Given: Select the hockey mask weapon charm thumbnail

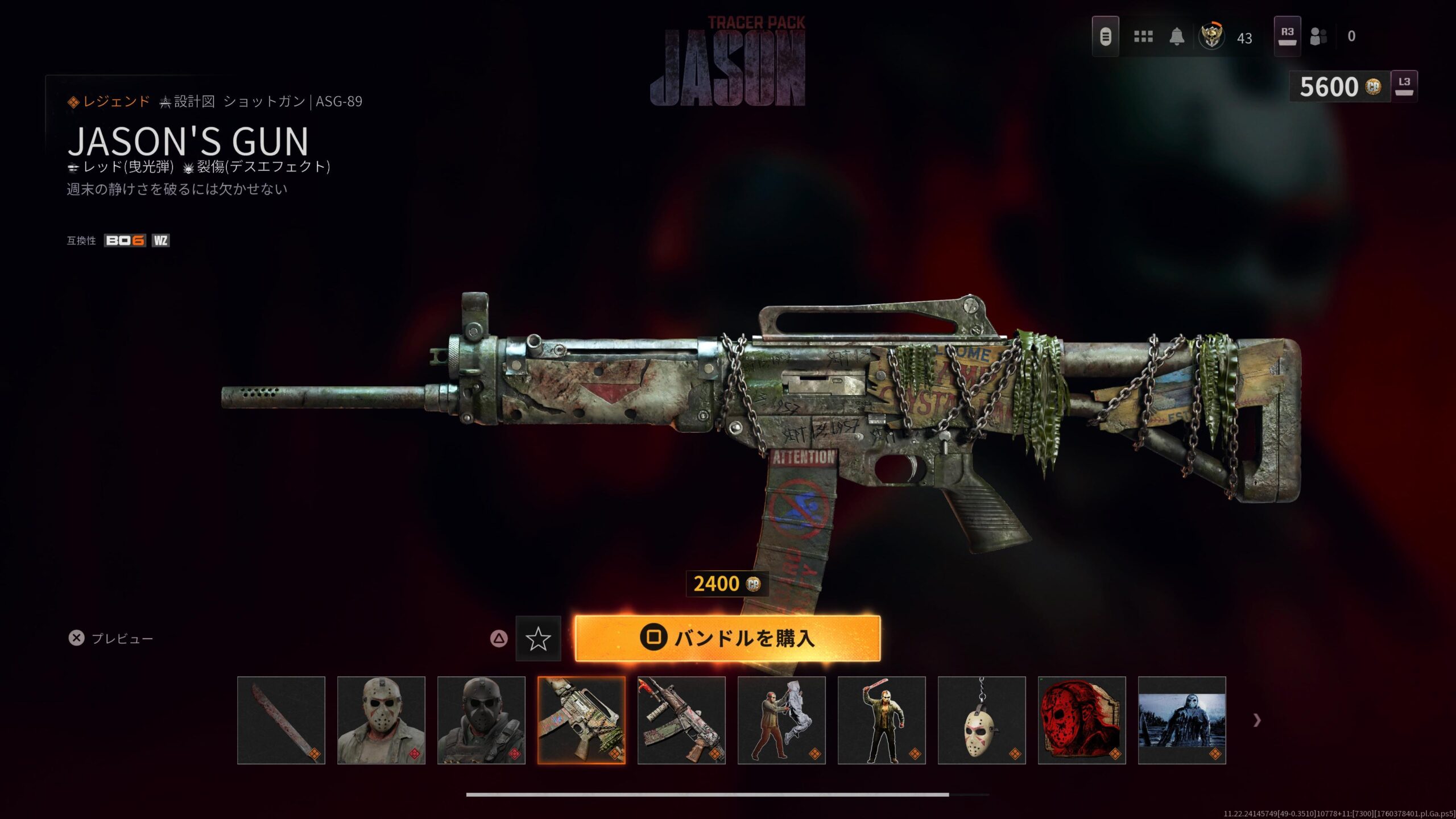Looking at the screenshot, I should (982, 720).
